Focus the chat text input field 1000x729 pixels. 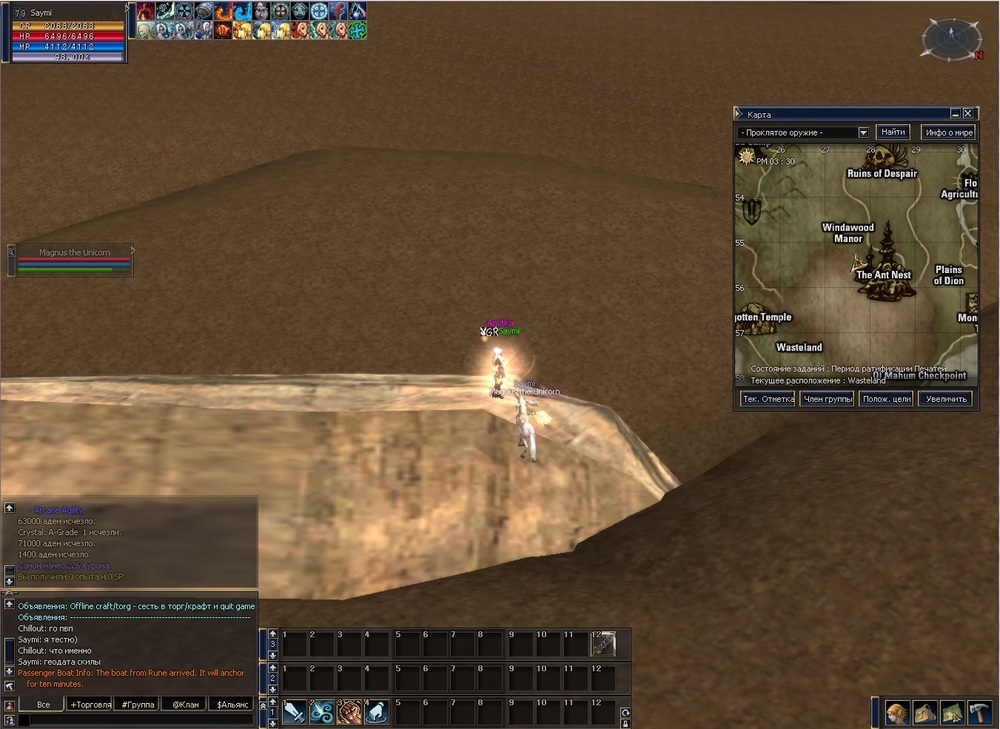click(x=135, y=720)
